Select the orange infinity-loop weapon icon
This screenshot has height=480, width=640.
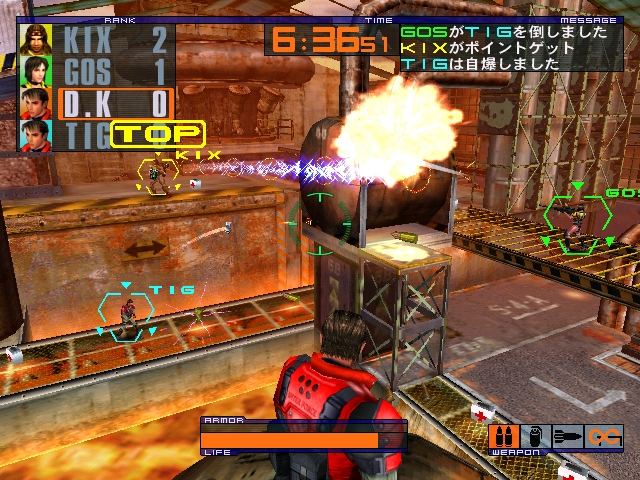point(604,437)
